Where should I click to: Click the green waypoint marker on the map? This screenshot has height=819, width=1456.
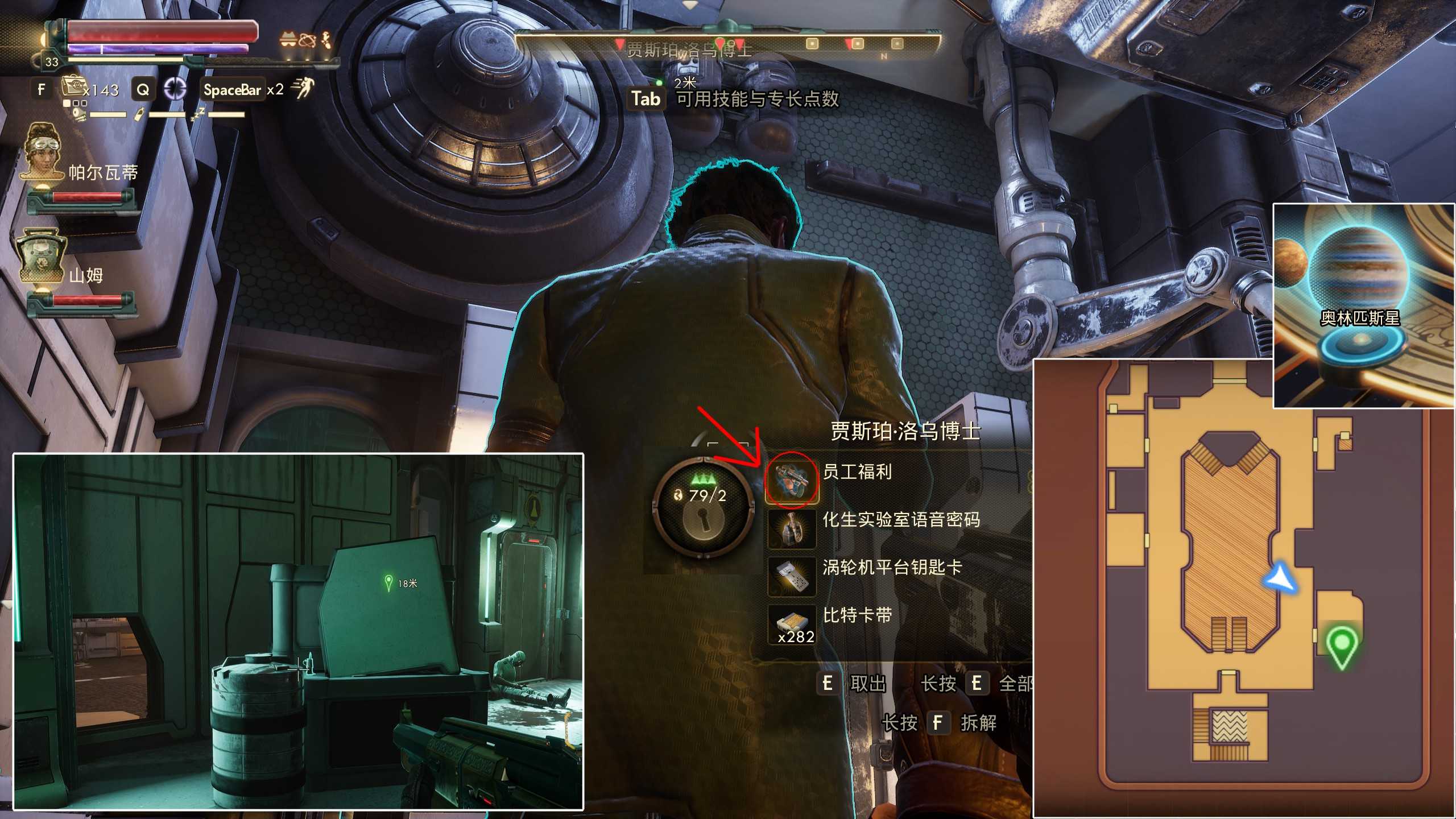tap(1342, 646)
